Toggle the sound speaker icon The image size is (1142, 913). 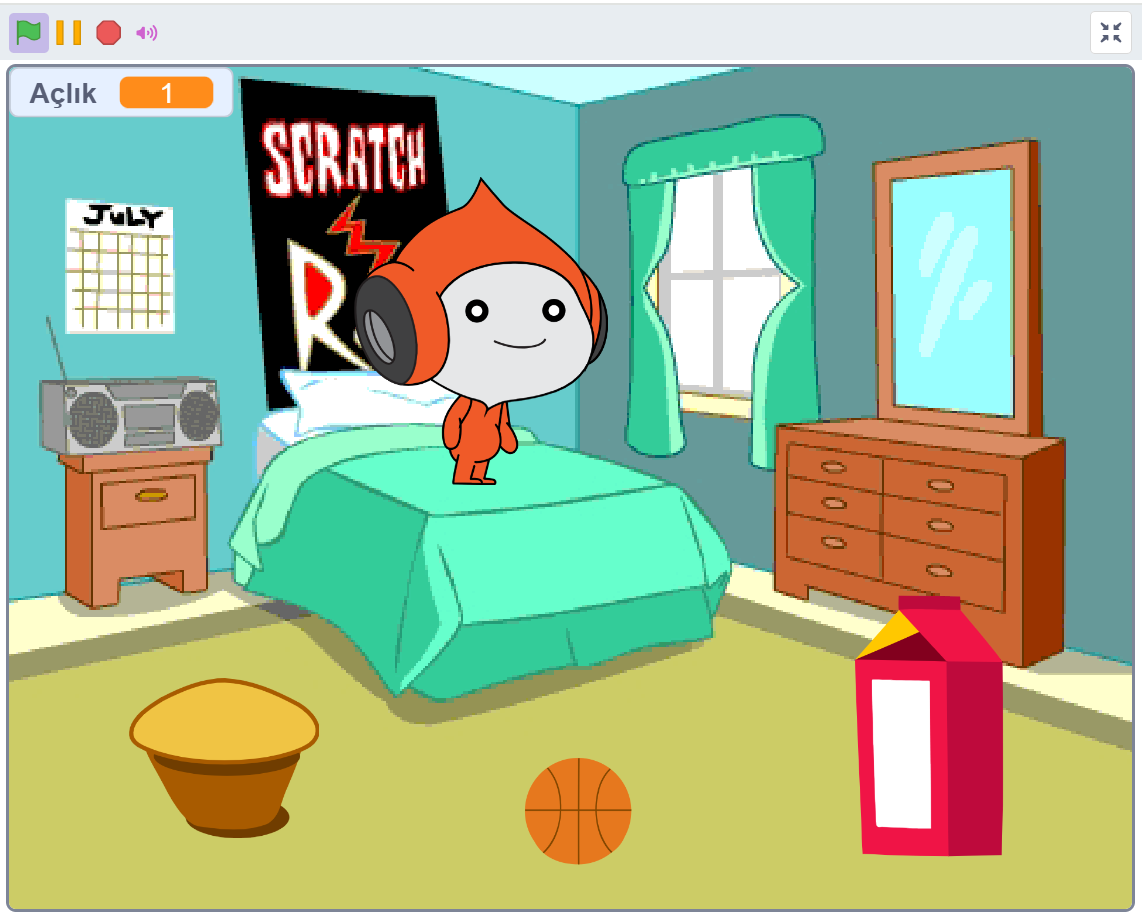coord(147,33)
